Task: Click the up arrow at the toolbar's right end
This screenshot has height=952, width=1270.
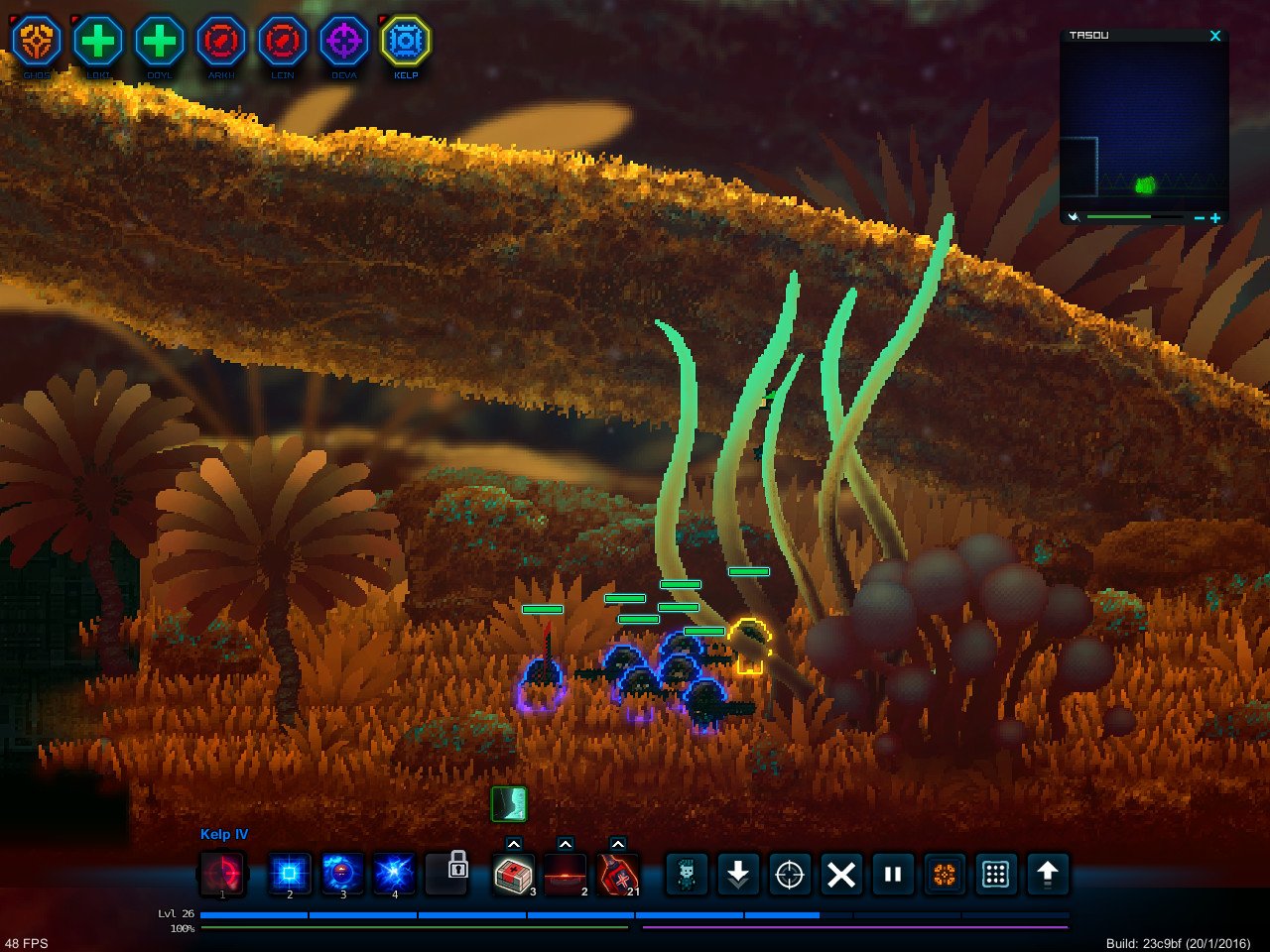Action: point(1048,875)
